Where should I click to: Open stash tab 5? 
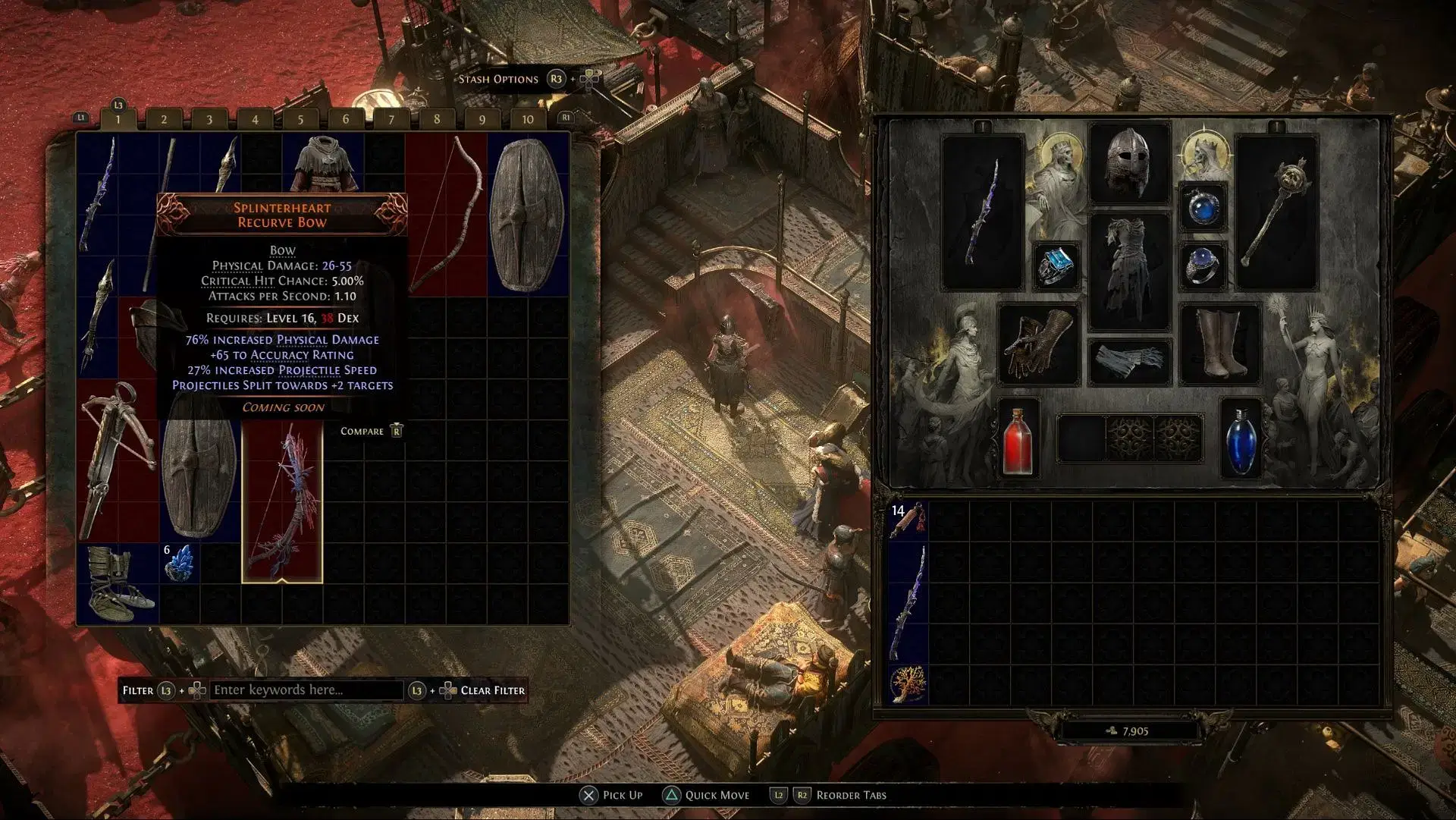coord(300,119)
